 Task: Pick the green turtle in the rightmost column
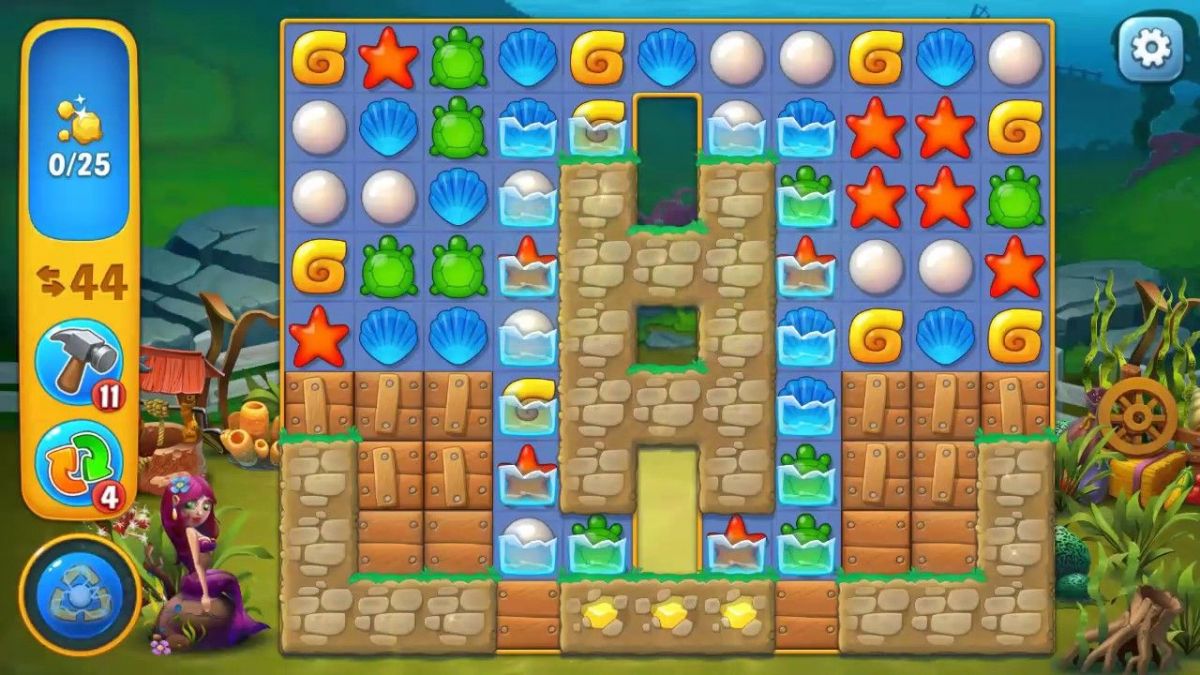(x=1015, y=197)
